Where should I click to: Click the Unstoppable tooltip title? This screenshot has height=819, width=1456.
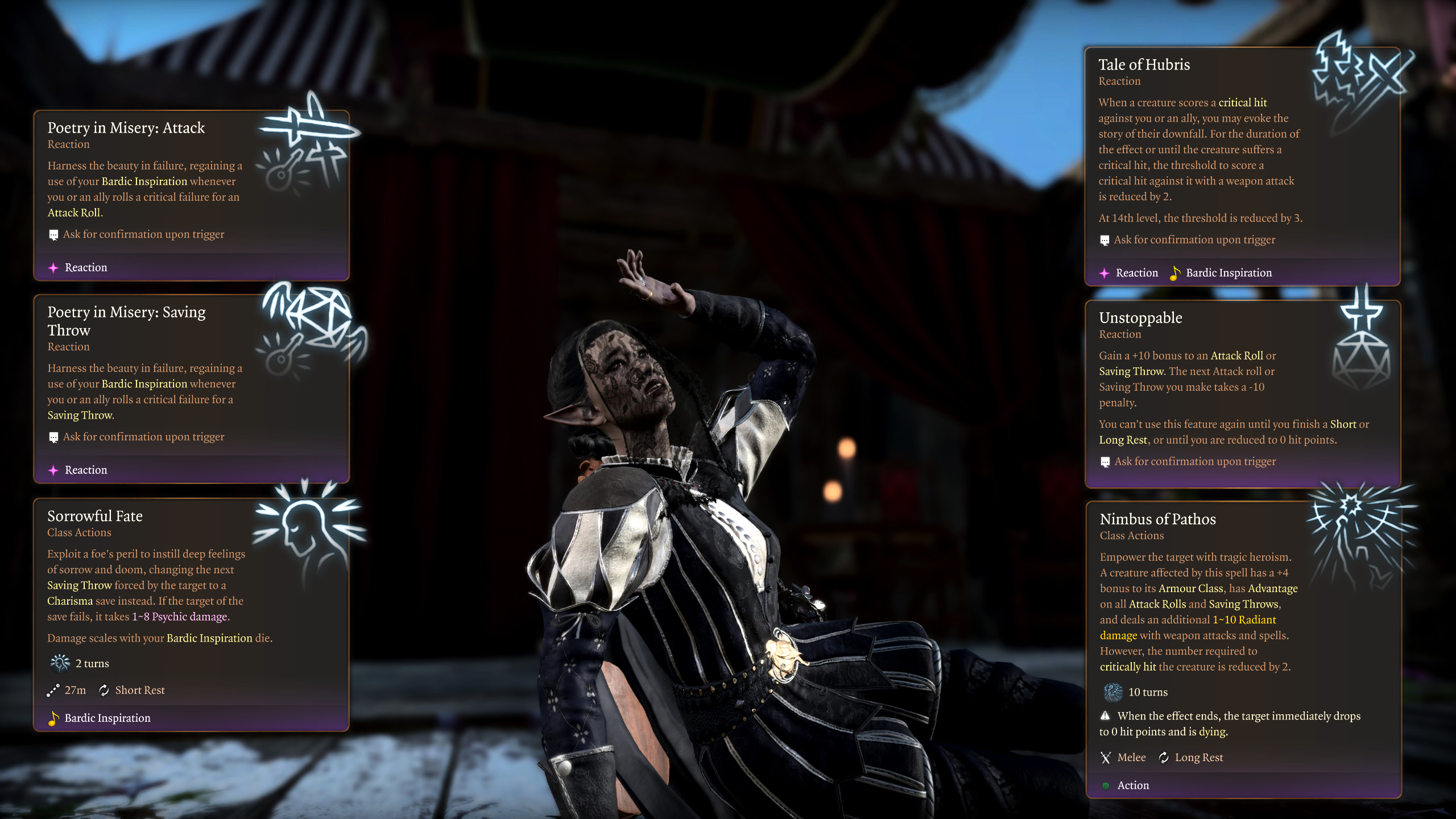1140,318
